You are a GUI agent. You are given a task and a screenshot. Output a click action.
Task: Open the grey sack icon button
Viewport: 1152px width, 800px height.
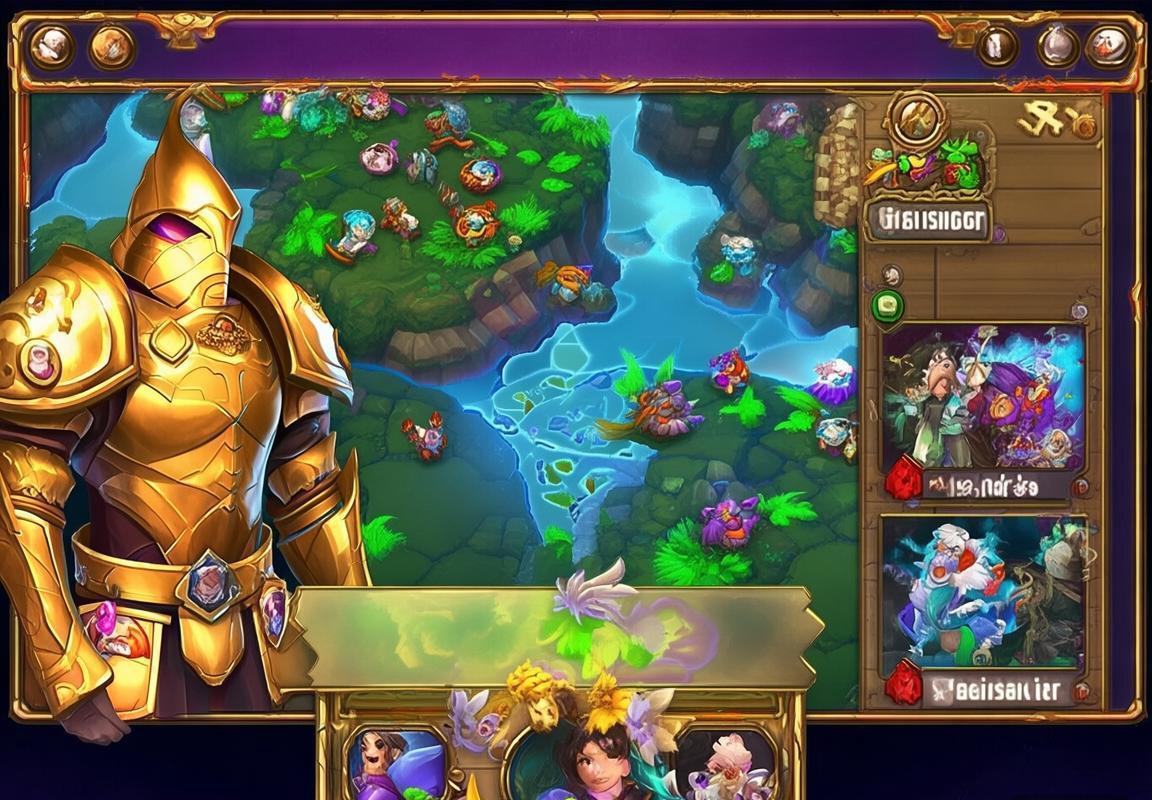pos(1057,46)
